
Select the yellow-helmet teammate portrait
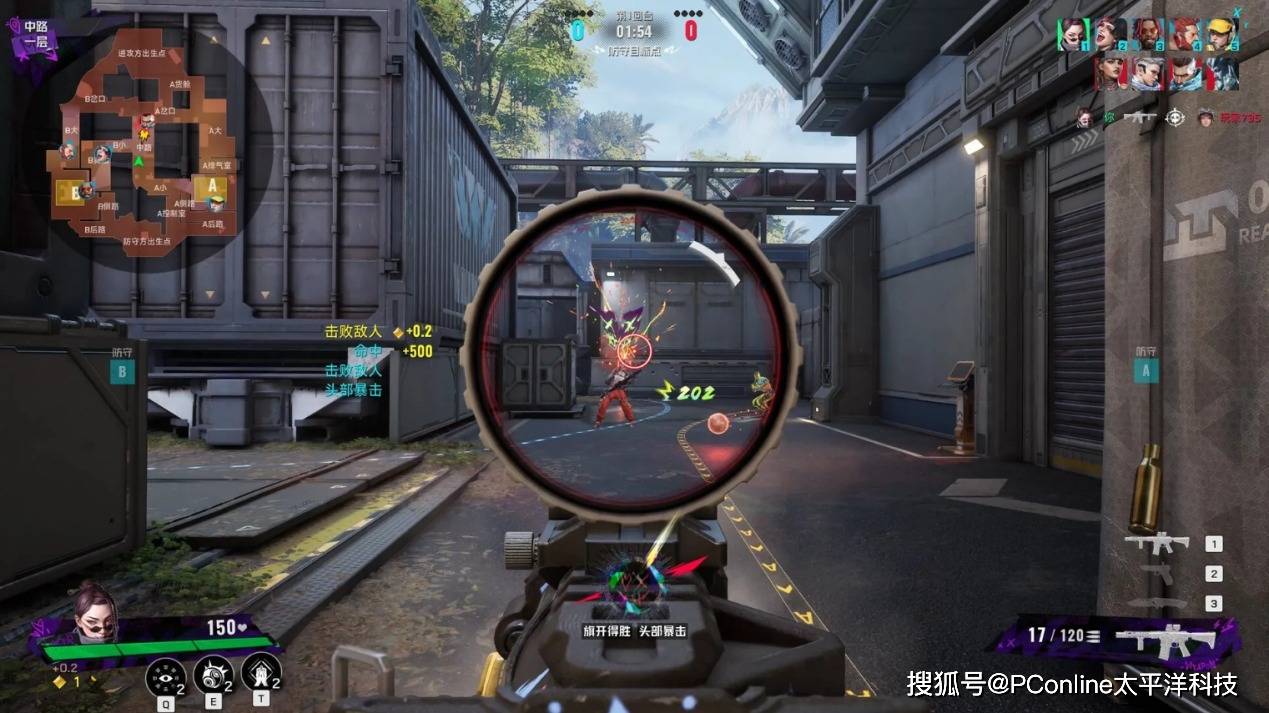tap(1222, 34)
